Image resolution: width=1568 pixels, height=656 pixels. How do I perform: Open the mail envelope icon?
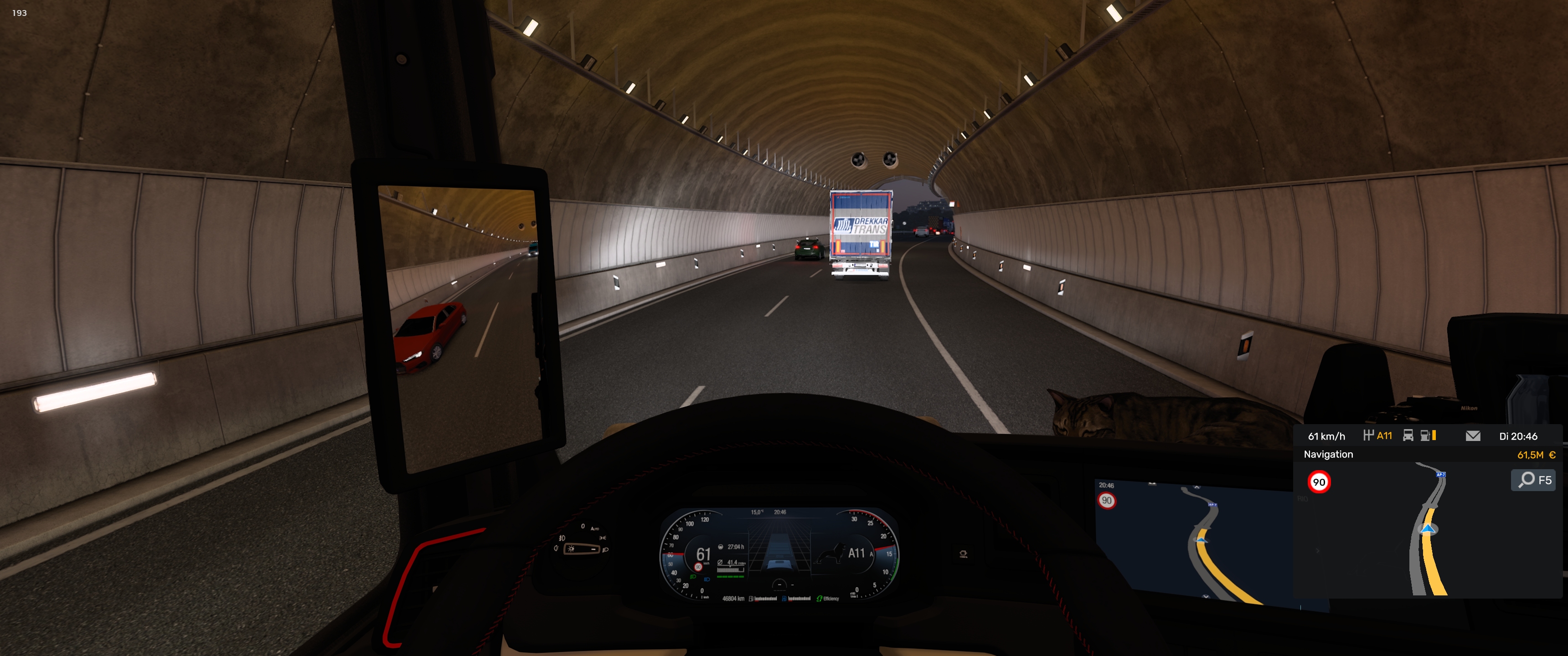(x=1472, y=436)
